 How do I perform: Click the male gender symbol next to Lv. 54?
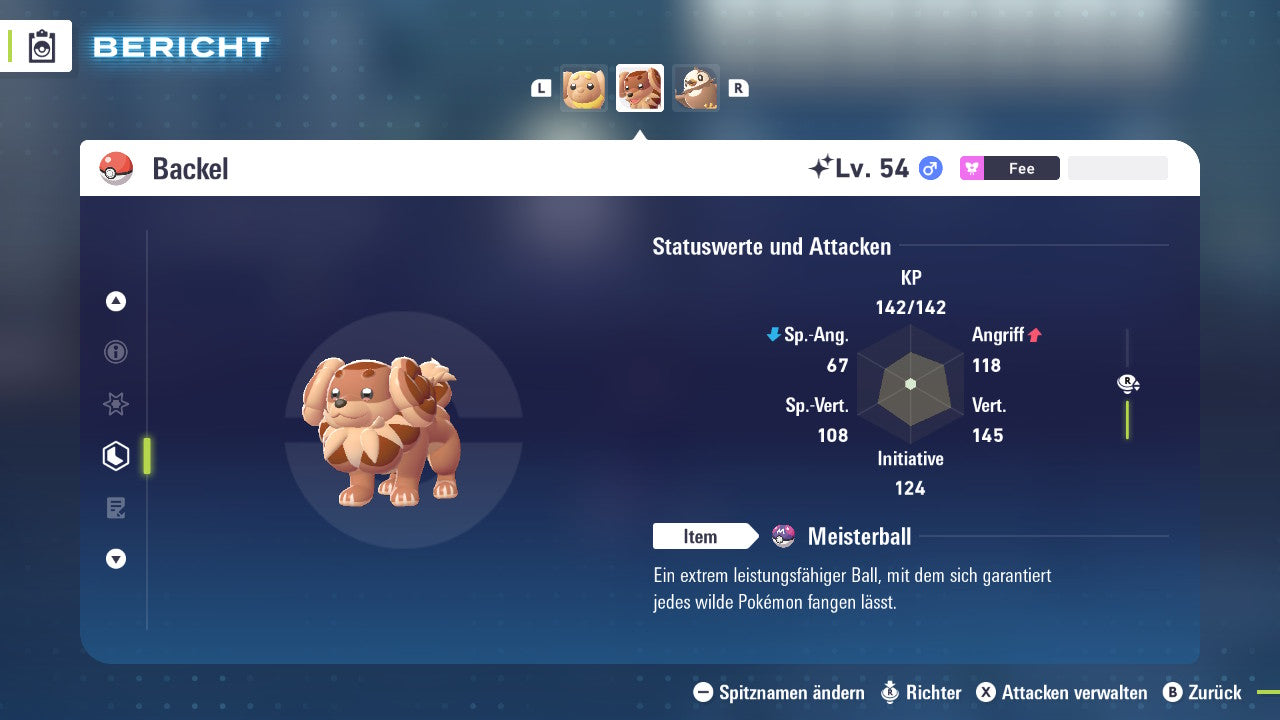pos(929,168)
